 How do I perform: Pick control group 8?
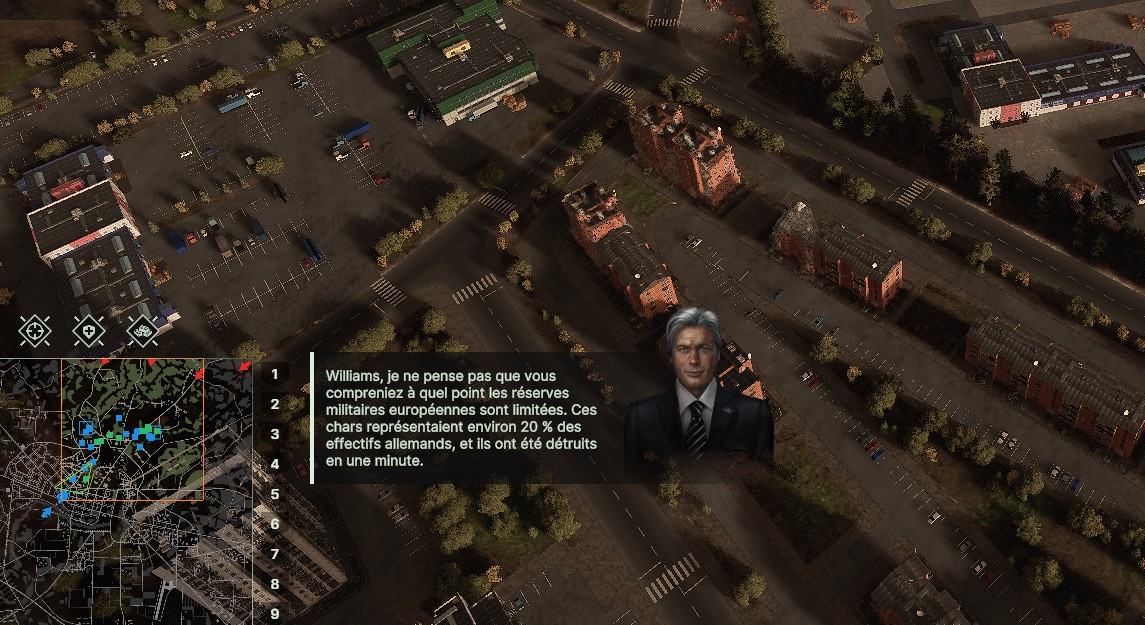[x=274, y=584]
